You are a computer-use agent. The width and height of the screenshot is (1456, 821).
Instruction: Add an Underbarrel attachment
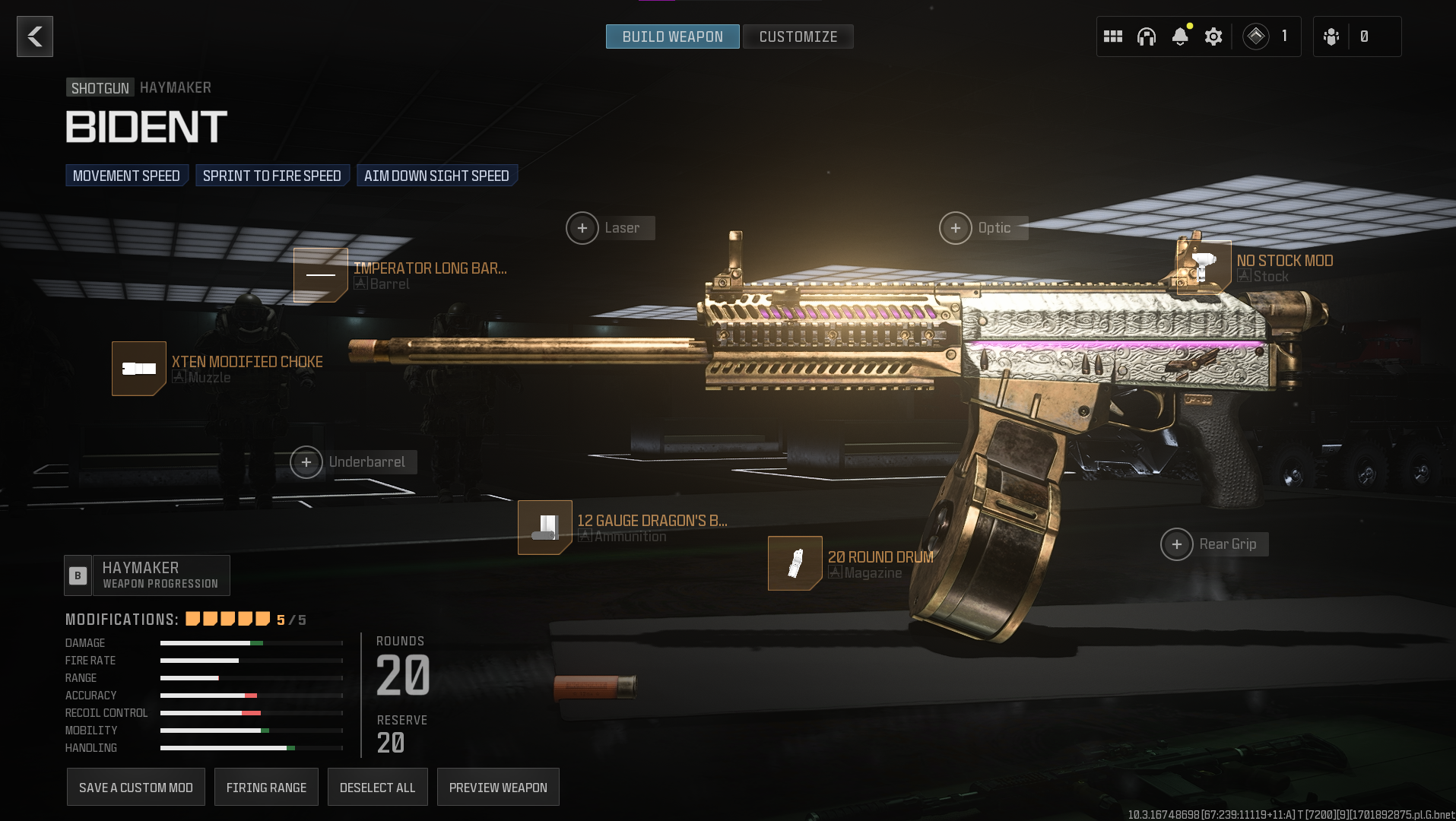[x=306, y=462]
